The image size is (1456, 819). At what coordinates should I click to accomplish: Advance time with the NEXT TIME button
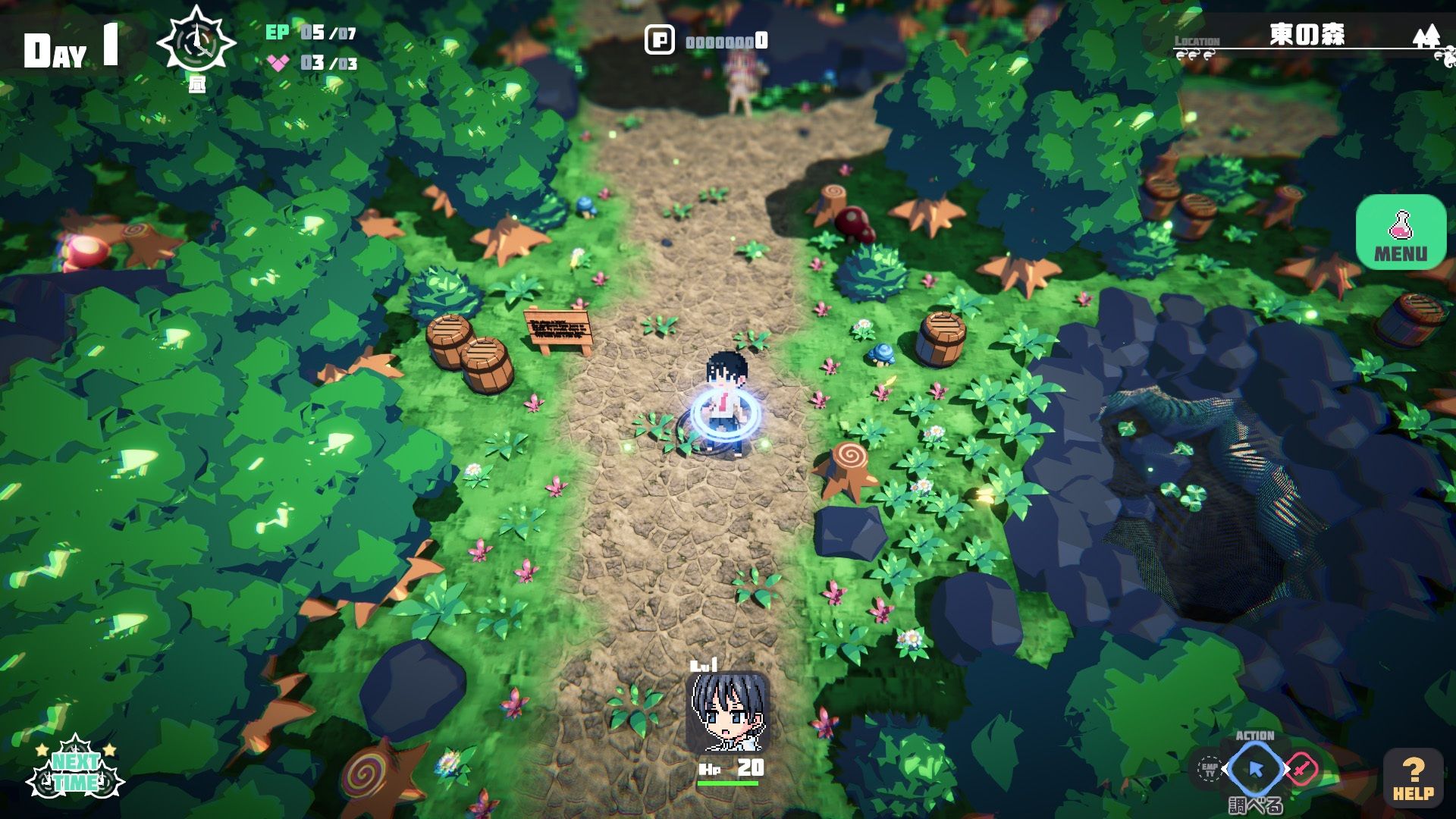tap(74, 769)
